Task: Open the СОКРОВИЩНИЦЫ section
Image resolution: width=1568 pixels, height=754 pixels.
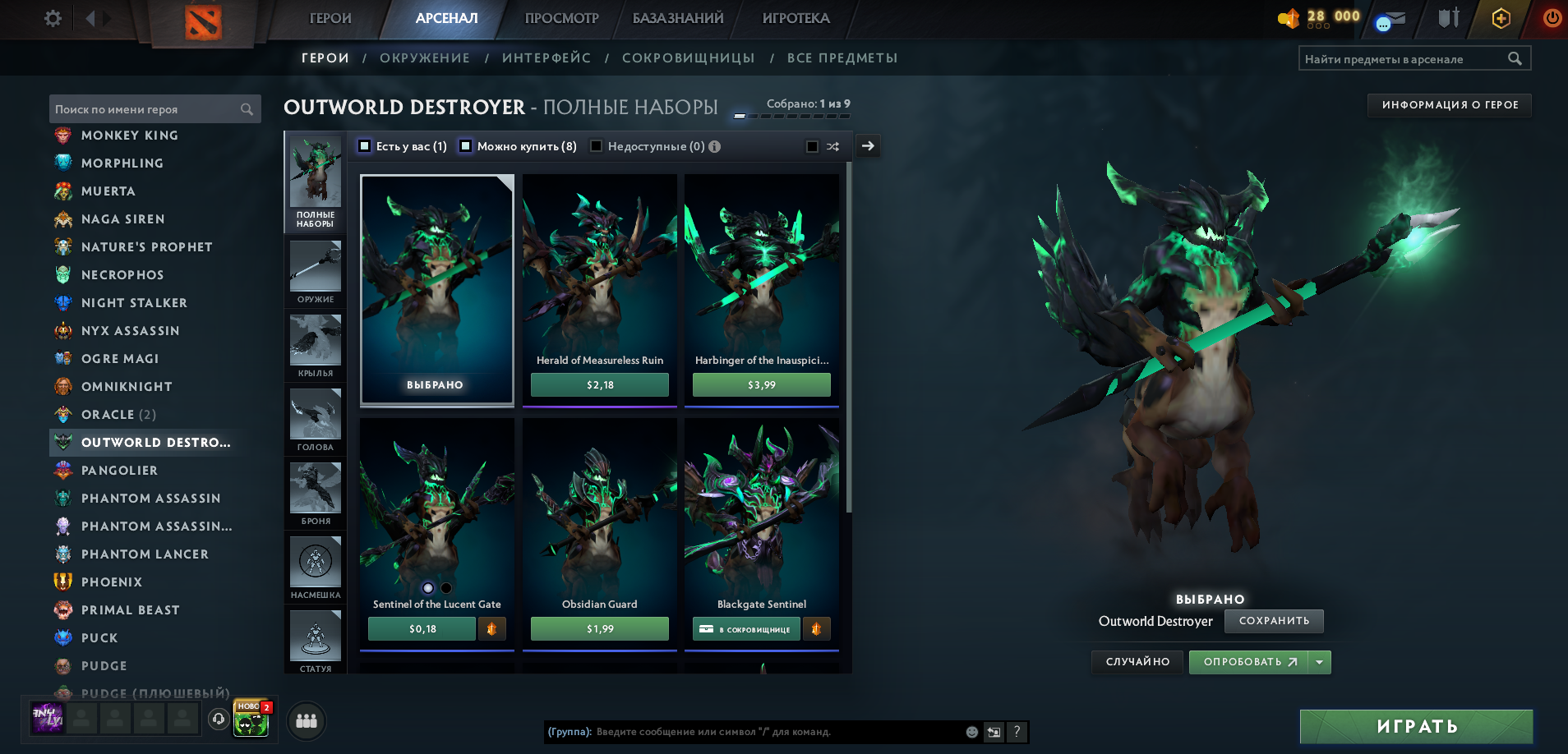Action: pyautogui.click(x=689, y=57)
